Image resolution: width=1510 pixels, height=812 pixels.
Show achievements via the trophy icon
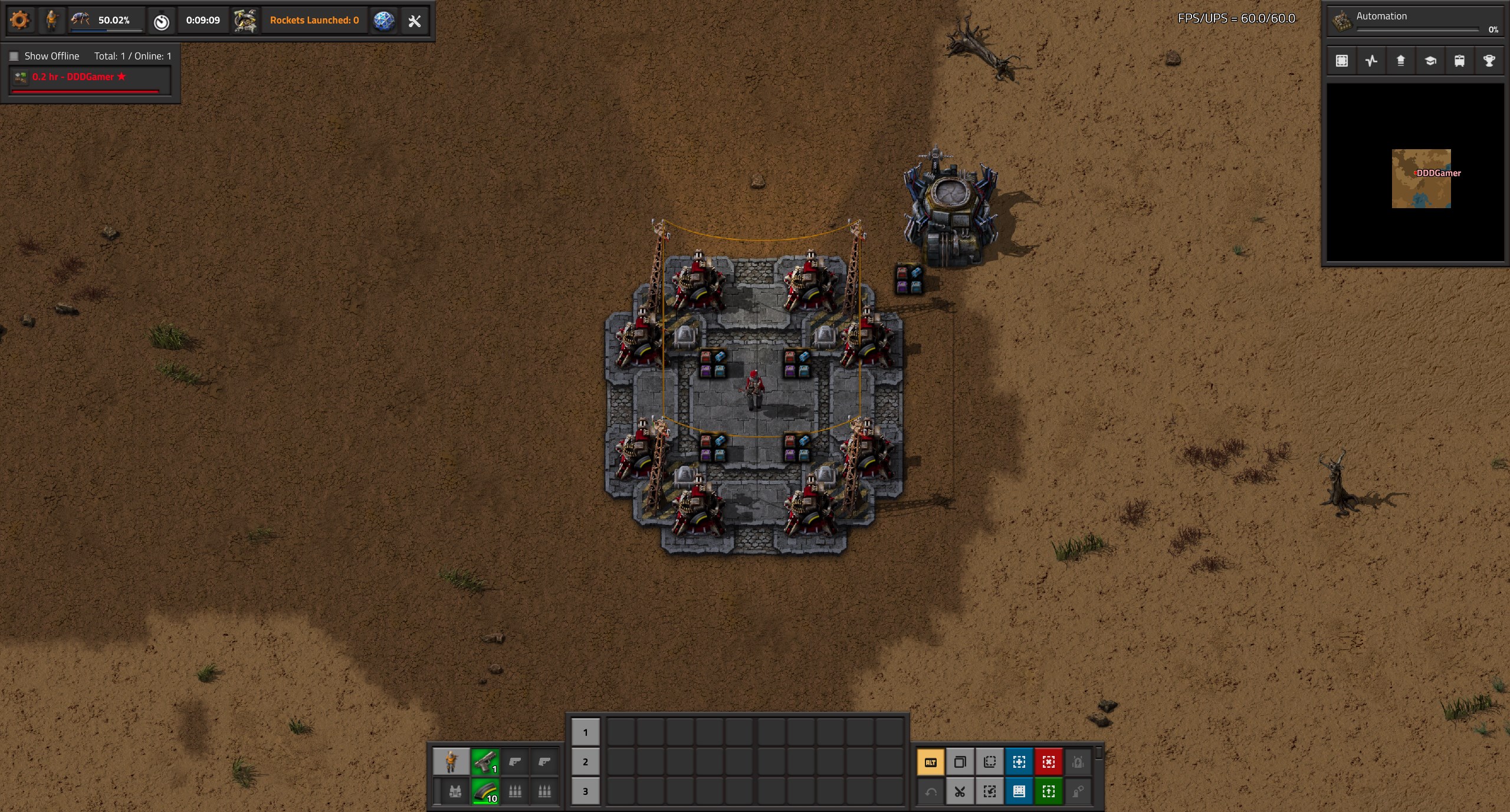pyautogui.click(x=1489, y=61)
